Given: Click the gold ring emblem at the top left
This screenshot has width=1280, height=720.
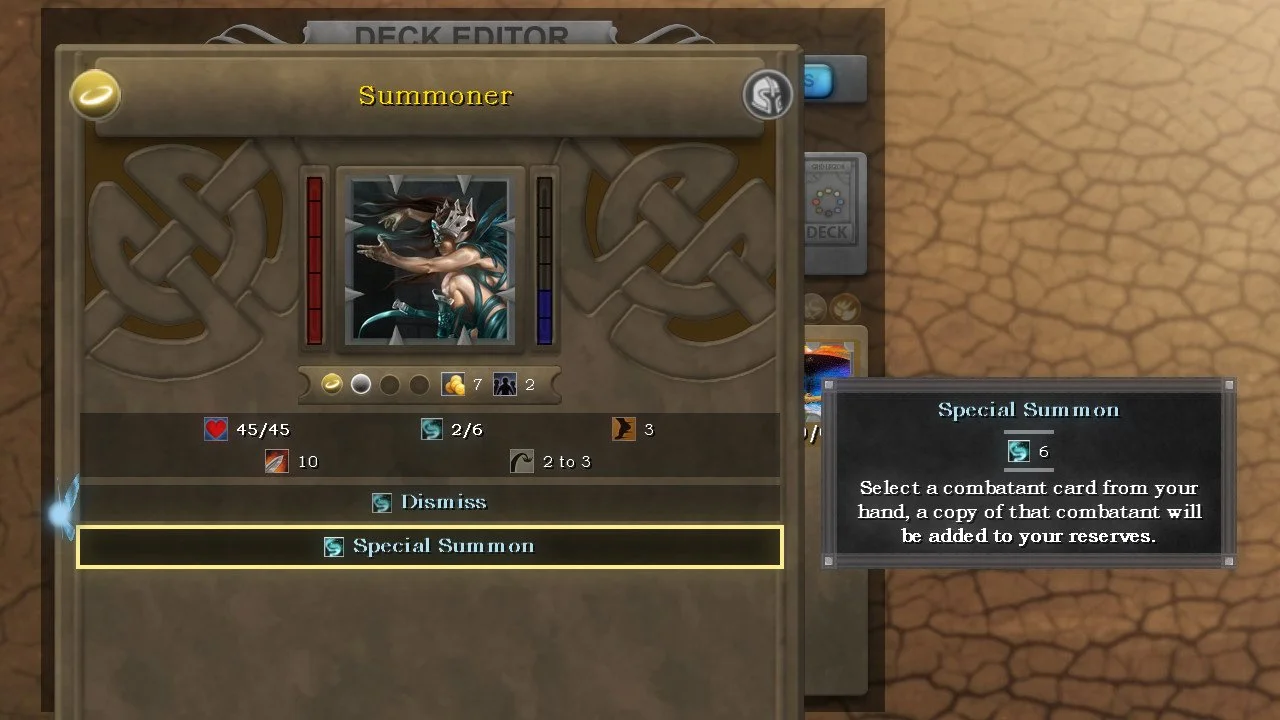Looking at the screenshot, I should pyautogui.click(x=95, y=95).
